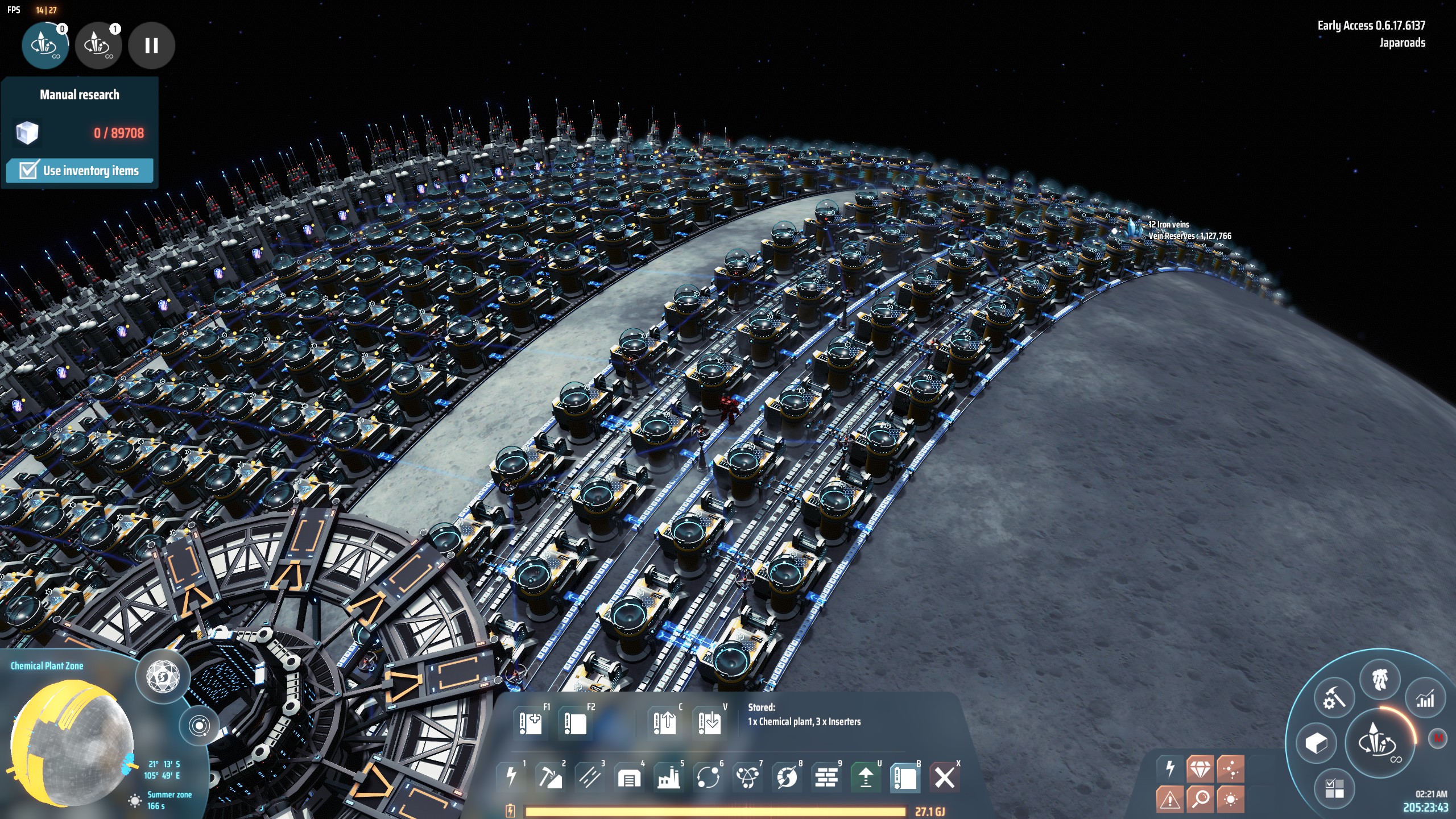Open the inventory cube button
The image size is (1456, 819).
click(1316, 743)
